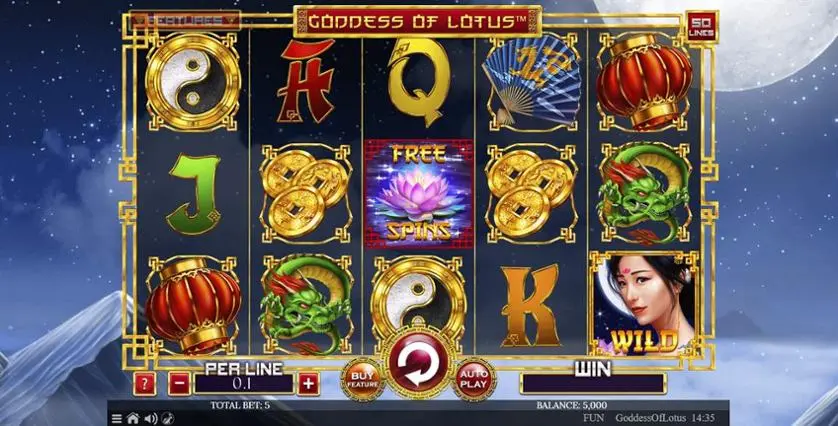The image size is (838, 426).
Task: Increase the per line bet with plus
Action: 308,383
